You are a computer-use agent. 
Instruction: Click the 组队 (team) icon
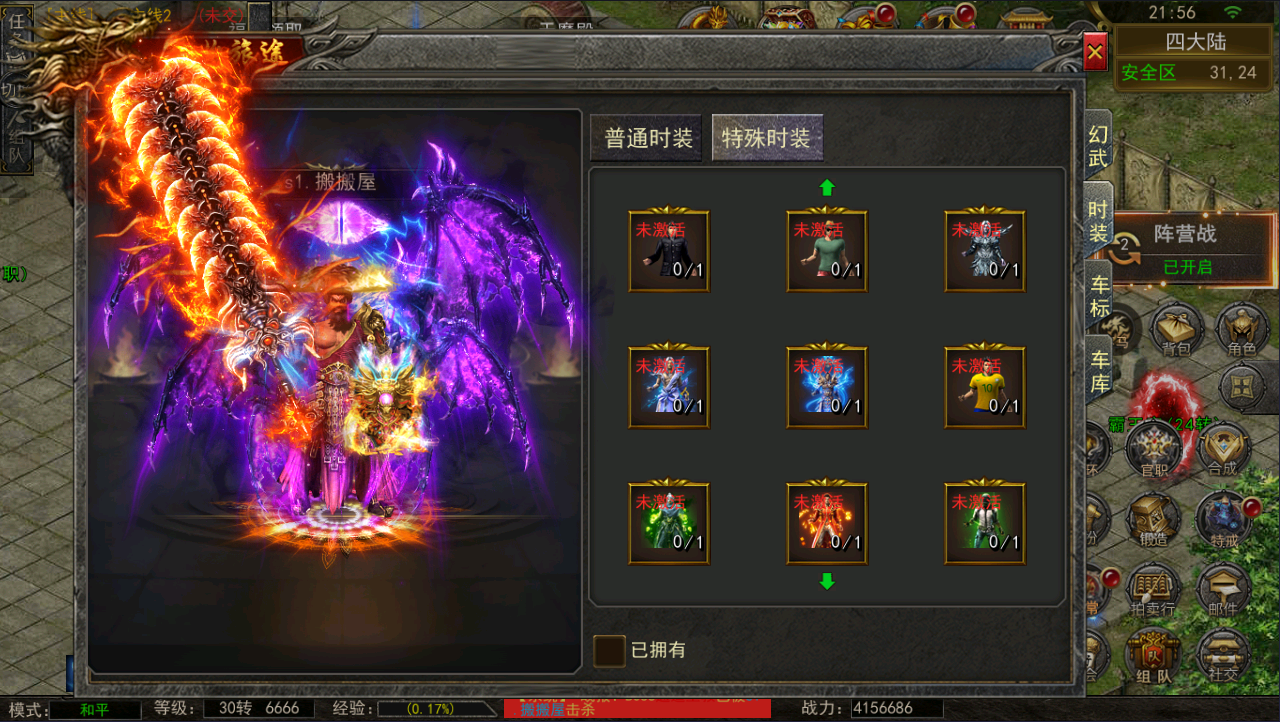click(1153, 655)
